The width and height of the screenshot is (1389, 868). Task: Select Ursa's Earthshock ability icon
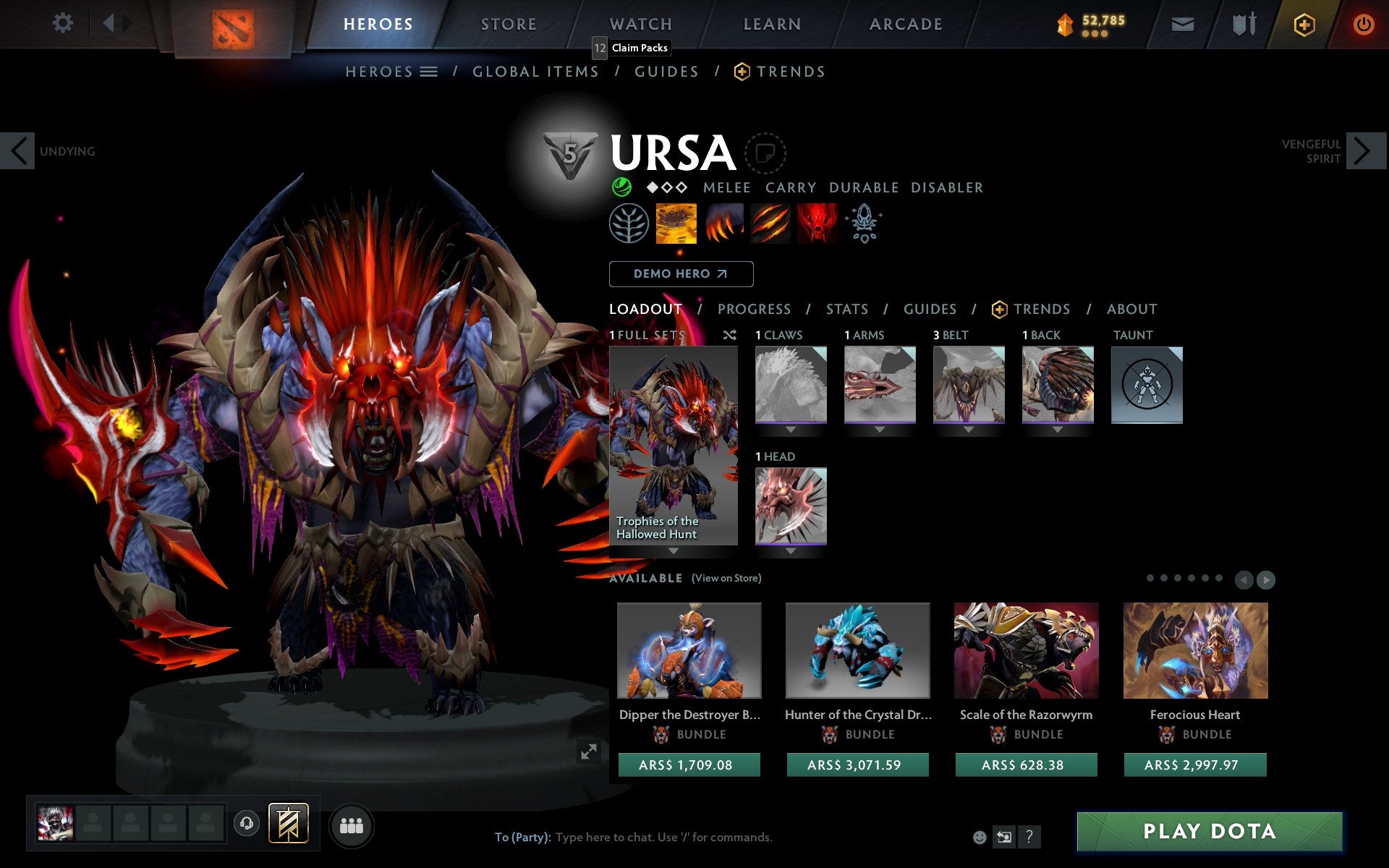pos(676,224)
